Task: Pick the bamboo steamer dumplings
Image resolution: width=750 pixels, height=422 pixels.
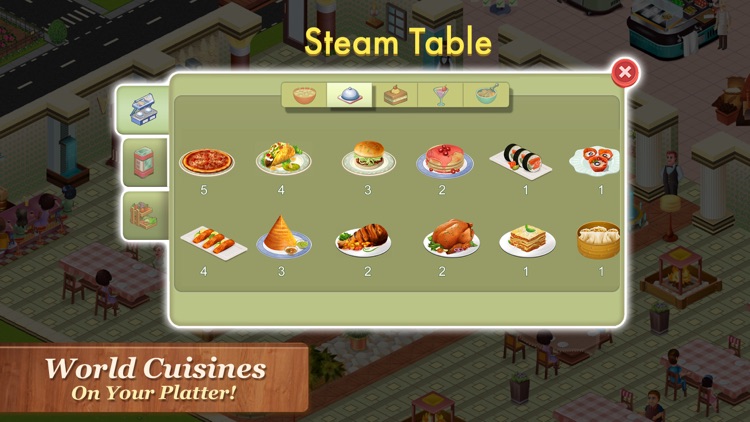Action: [x=598, y=241]
